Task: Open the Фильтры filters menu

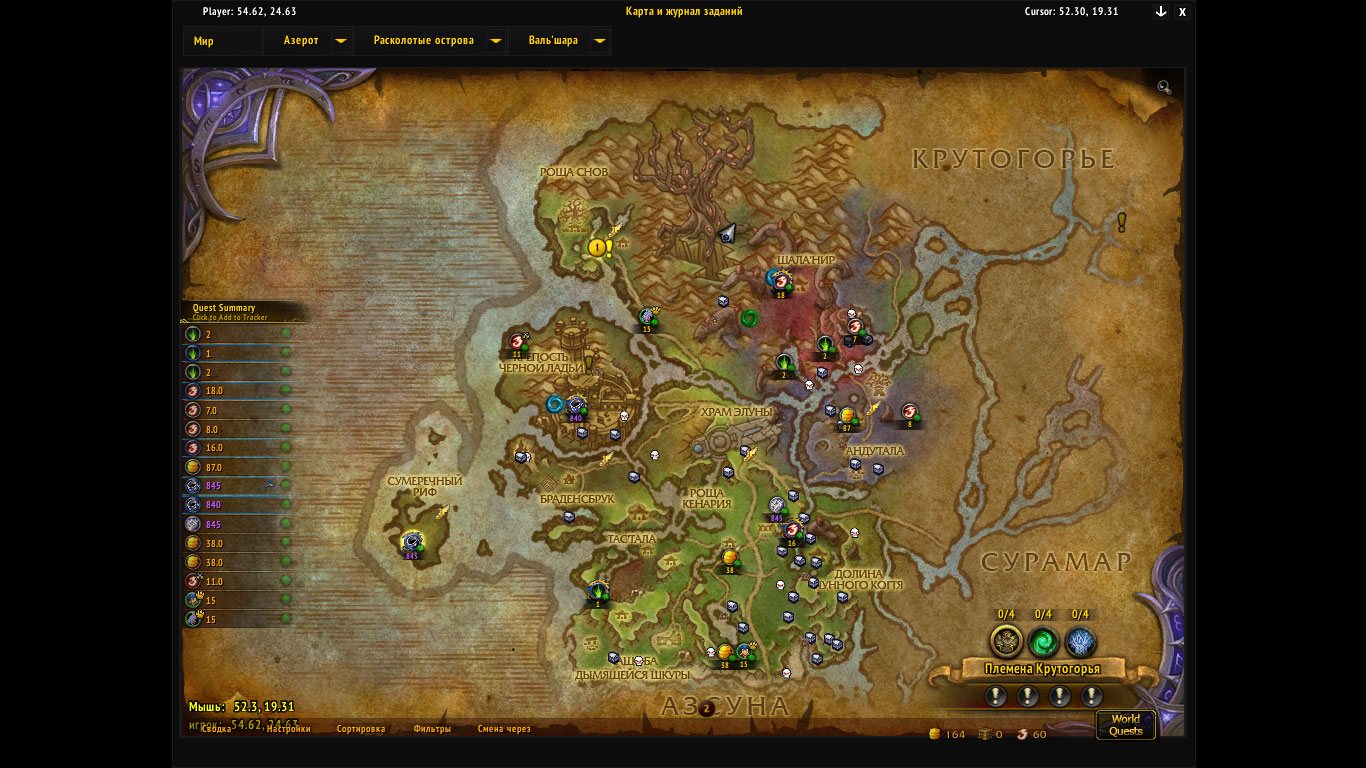Action: click(x=432, y=729)
